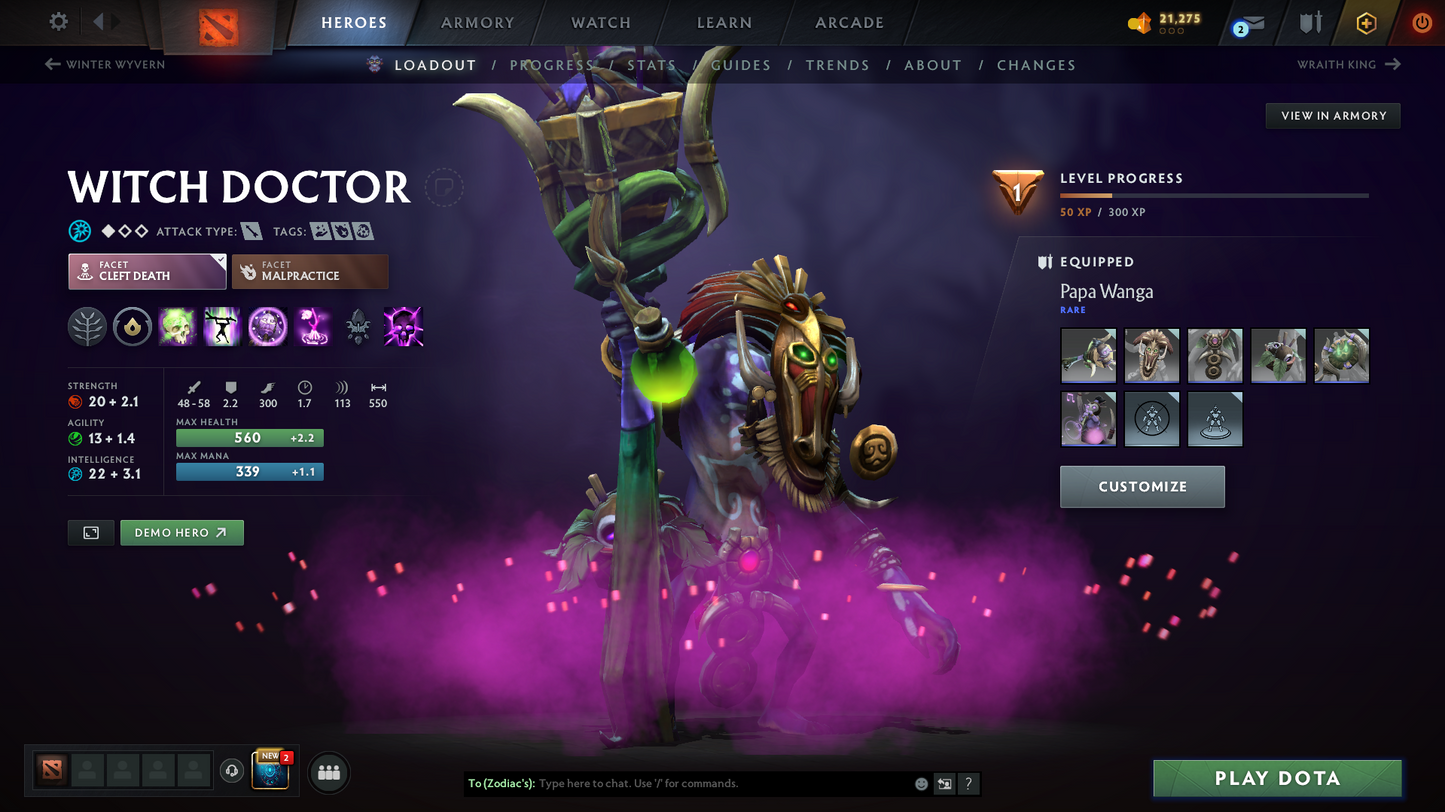
Task: Show the hero Stats section
Action: [651, 65]
